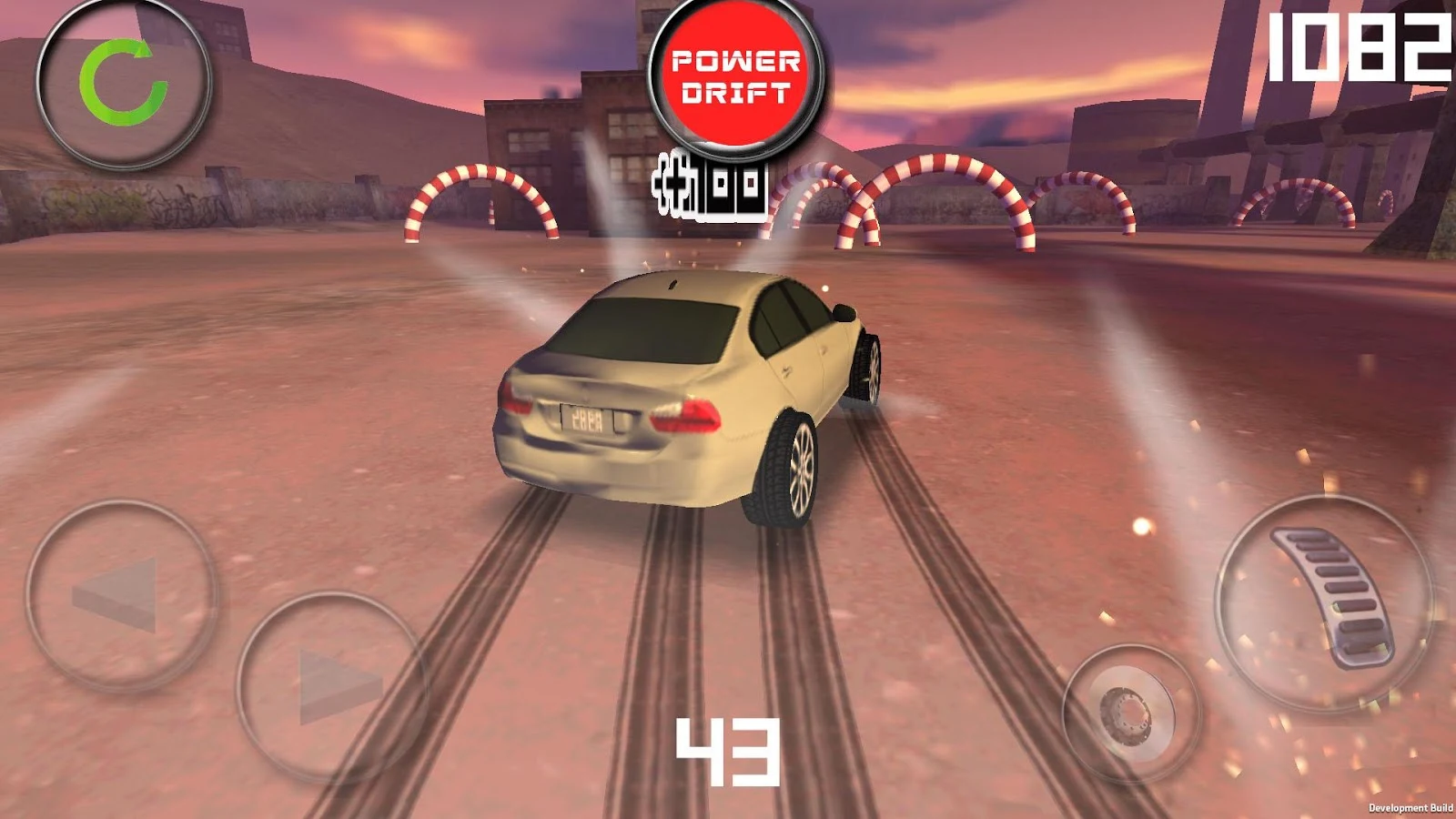The height and width of the screenshot is (819, 1456).
Task: Click the x100 combo multiplier badge
Action: (x=710, y=187)
